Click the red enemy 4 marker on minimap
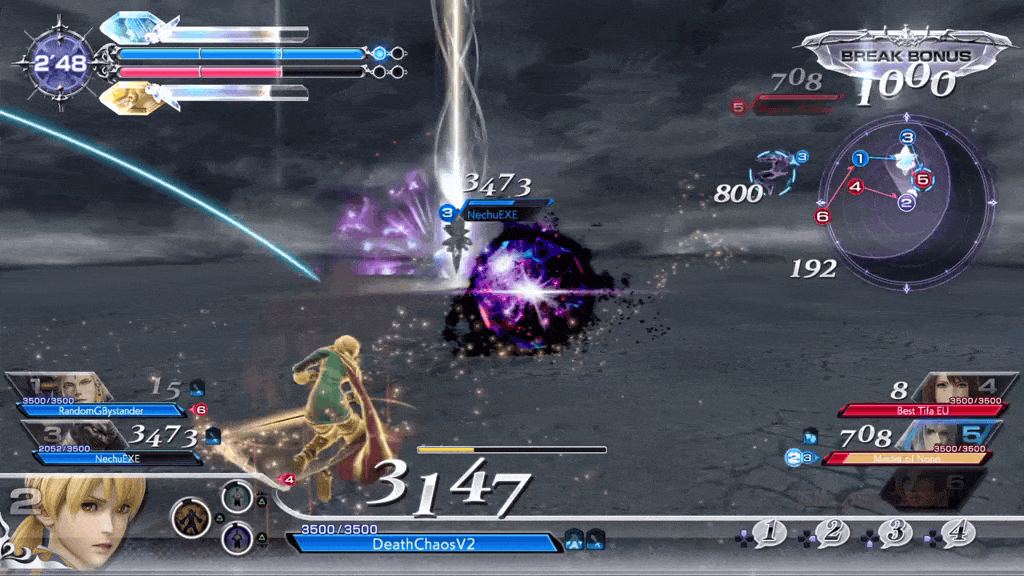1024x576 pixels. coord(855,186)
